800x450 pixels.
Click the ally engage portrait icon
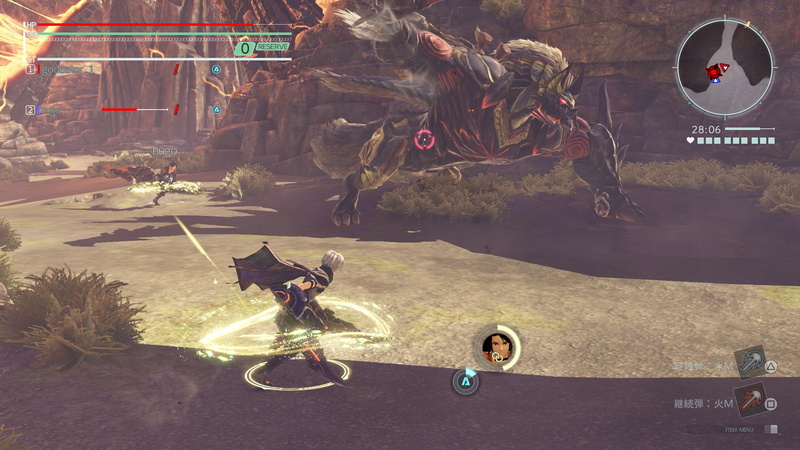click(x=496, y=346)
